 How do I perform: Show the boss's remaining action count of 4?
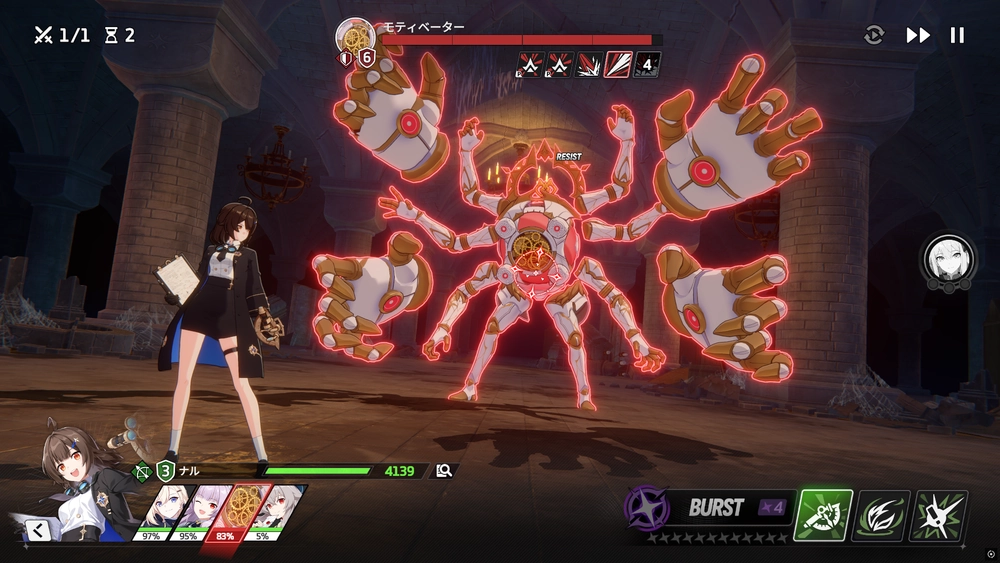click(647, 65)
